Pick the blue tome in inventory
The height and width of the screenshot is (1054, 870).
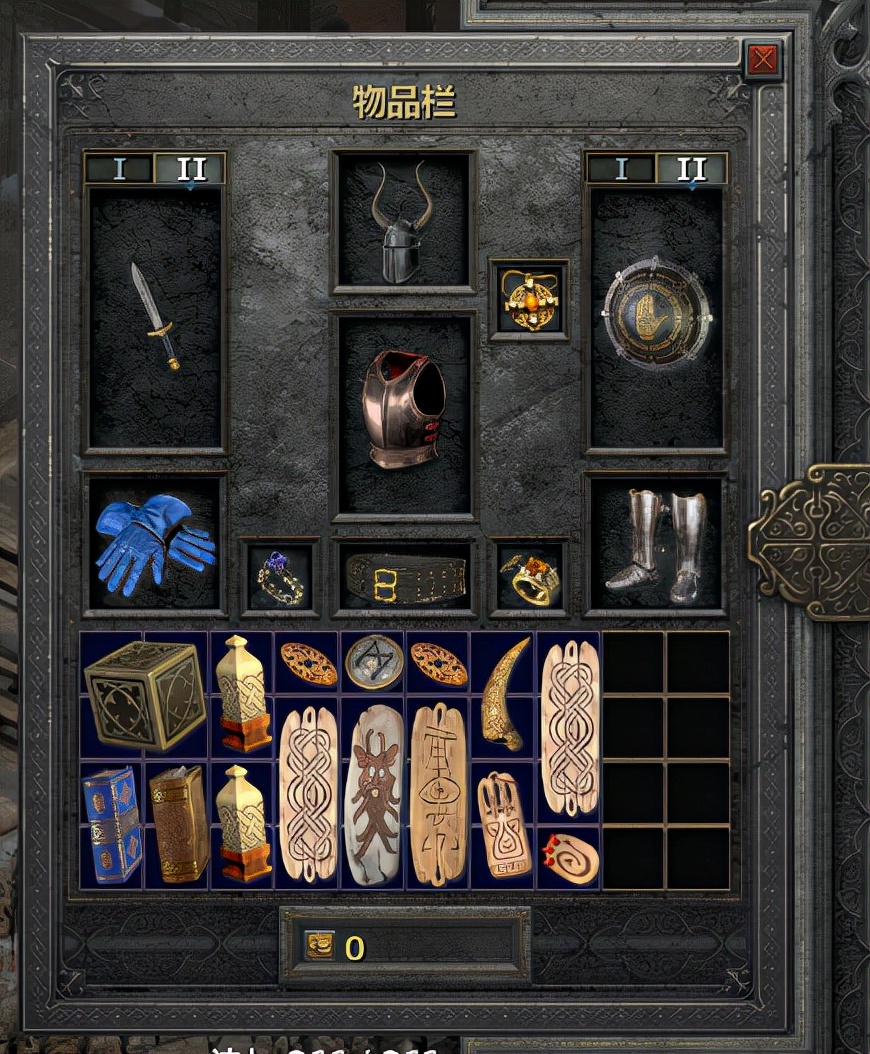(112, 824)
